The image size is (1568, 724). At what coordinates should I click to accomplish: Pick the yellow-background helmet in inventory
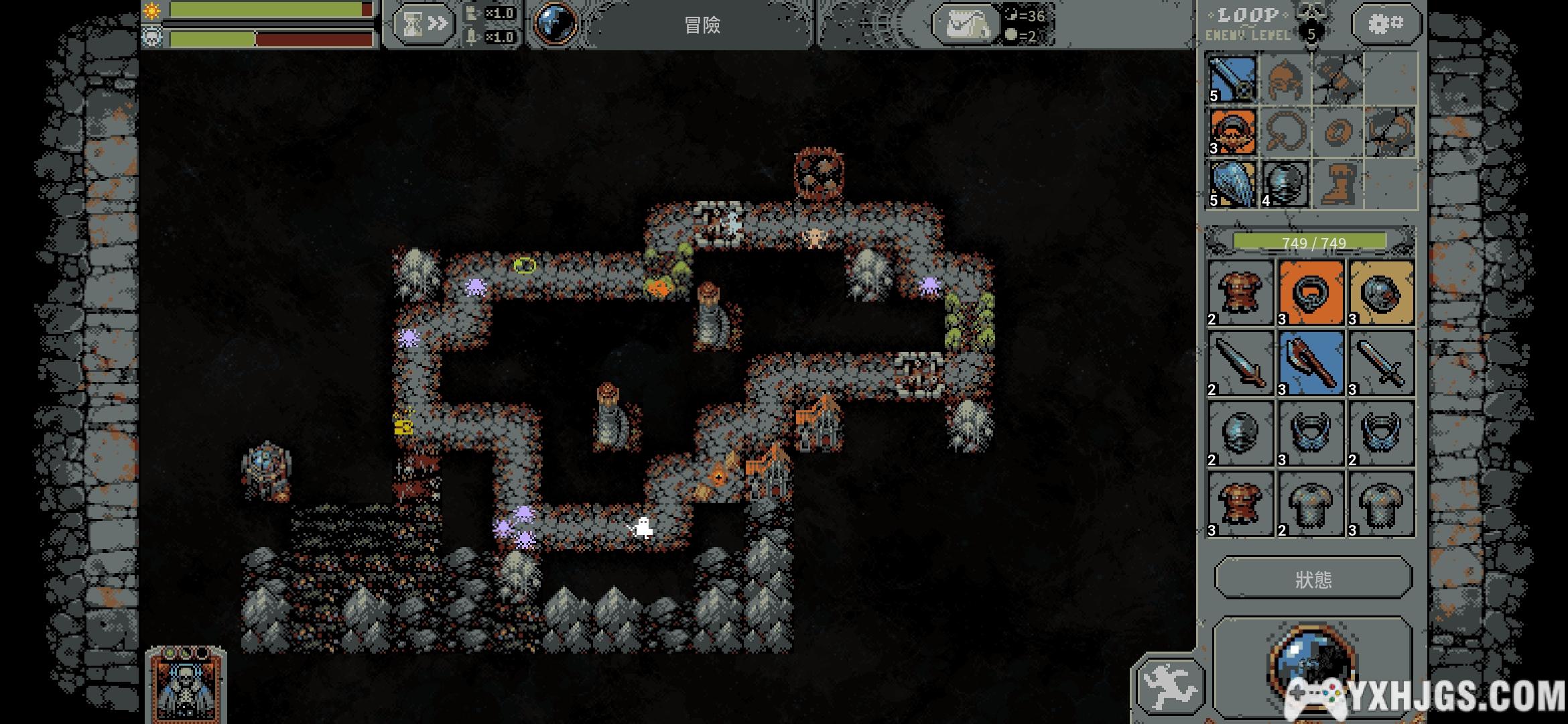point(1381,293)
